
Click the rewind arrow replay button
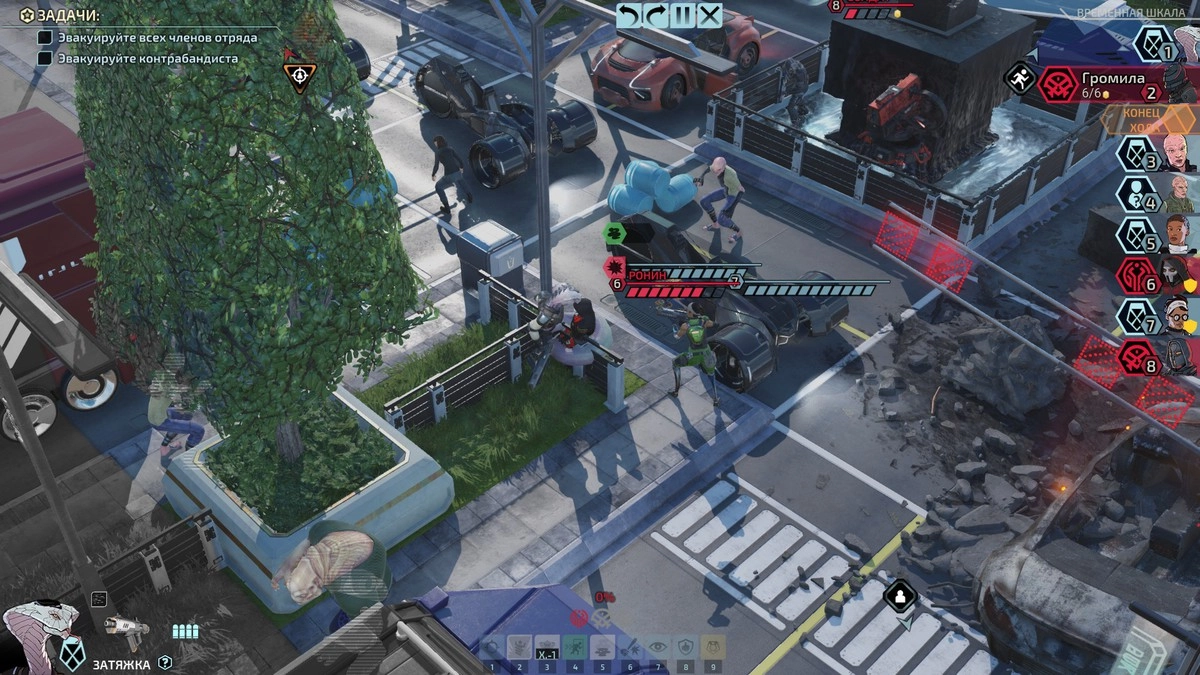(x=628, y=15)
